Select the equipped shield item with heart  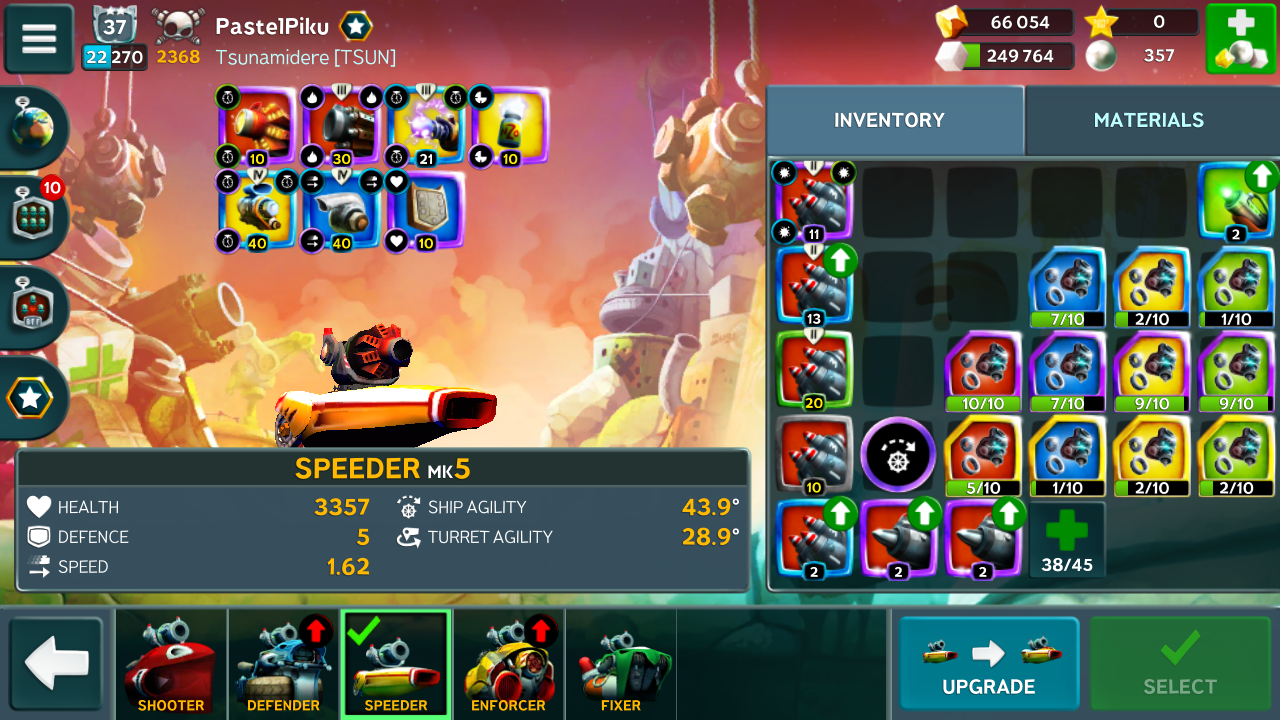(x=426, y=210)
